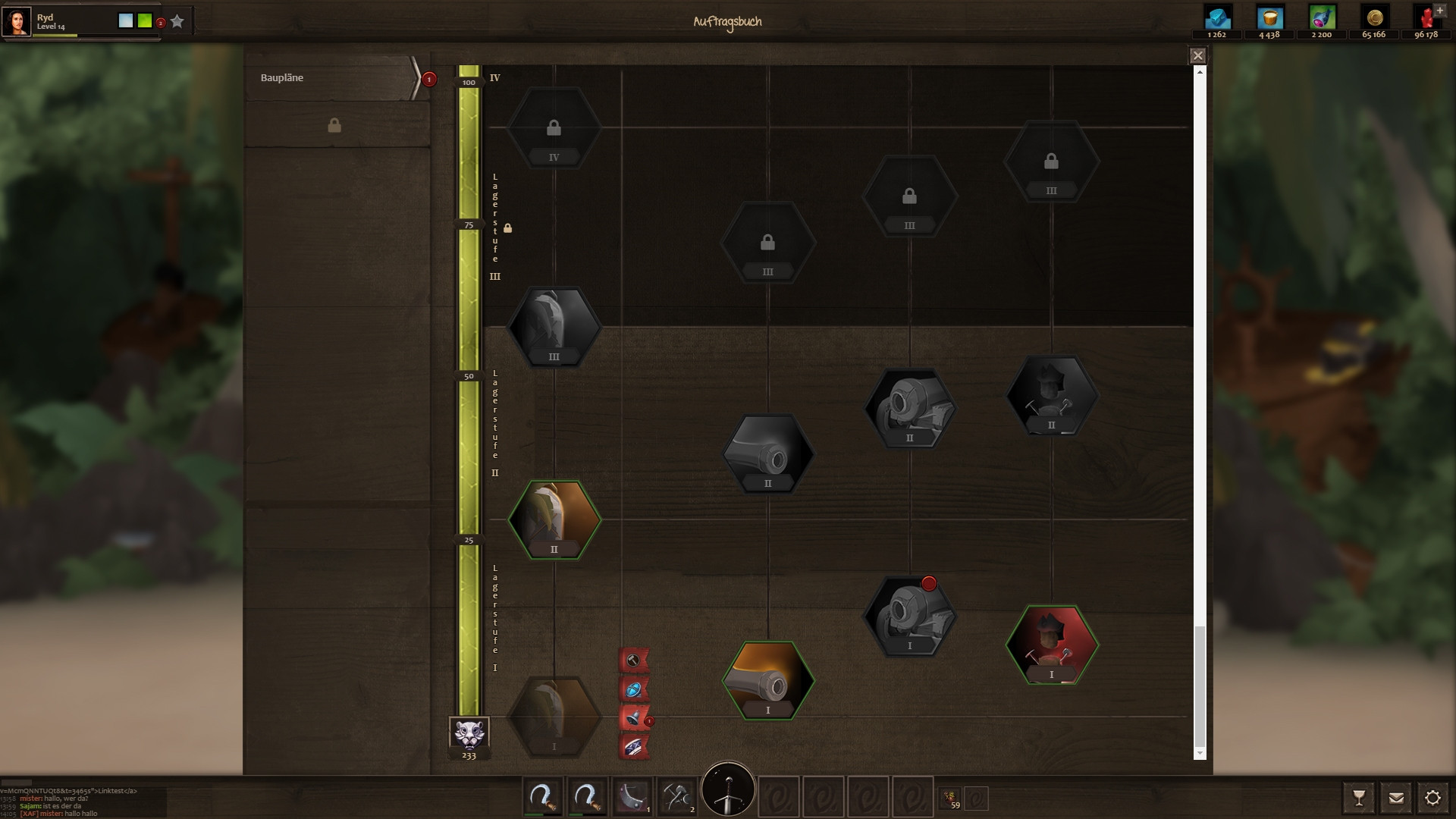
Task: Click Ryd's character portrait
Action: pyautogui.click(x=17, y=21)
